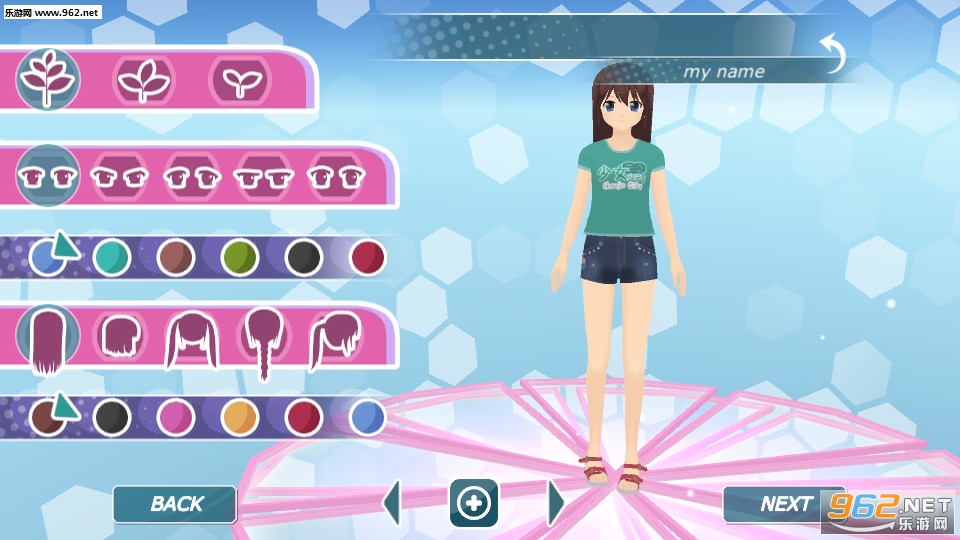Choose the twin pigtails hairstyle
The width and height of the screenshot is (960, 540).
coord(191,338)
